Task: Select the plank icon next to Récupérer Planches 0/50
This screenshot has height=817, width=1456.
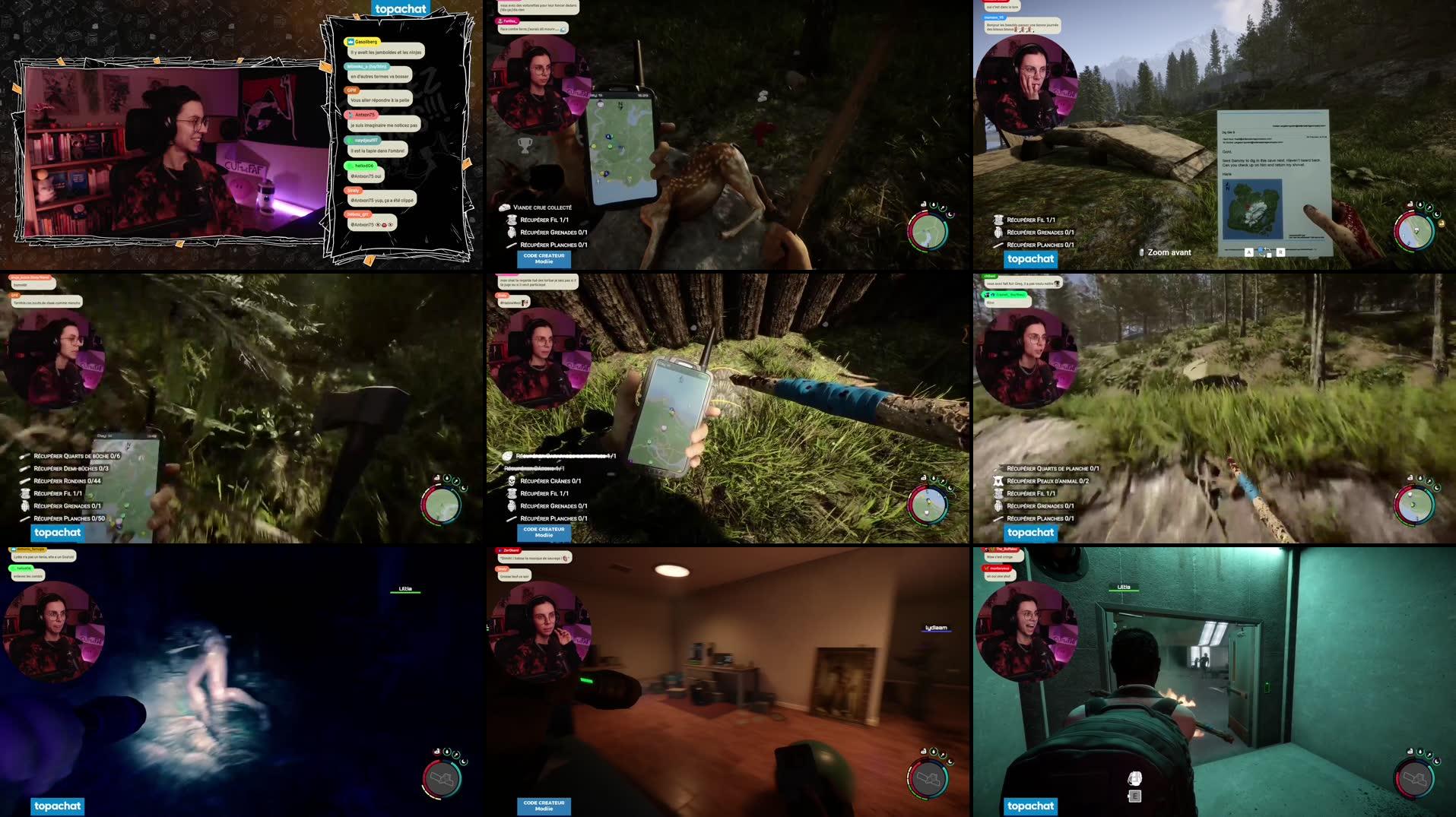Action: [x=24, y=520]
